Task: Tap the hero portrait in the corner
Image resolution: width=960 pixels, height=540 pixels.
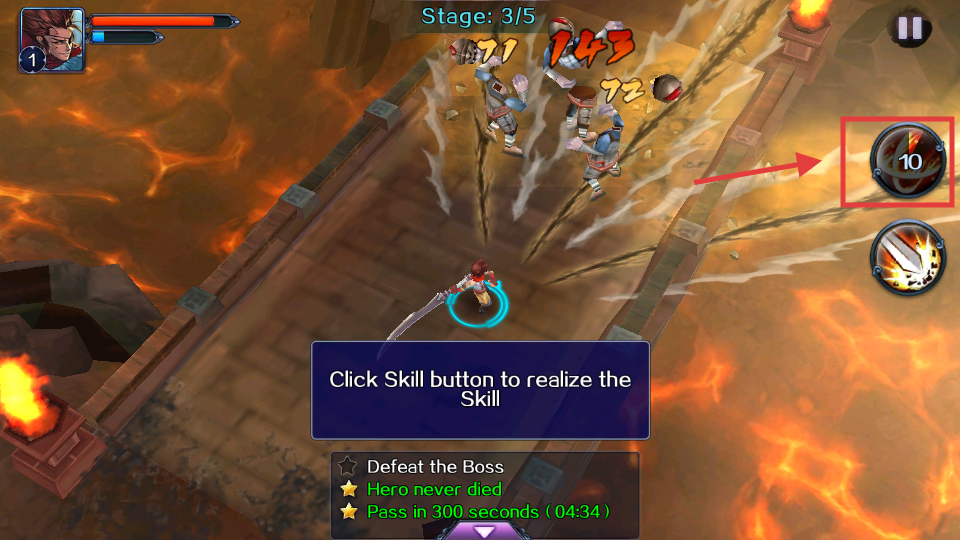Action: point(51,40)
